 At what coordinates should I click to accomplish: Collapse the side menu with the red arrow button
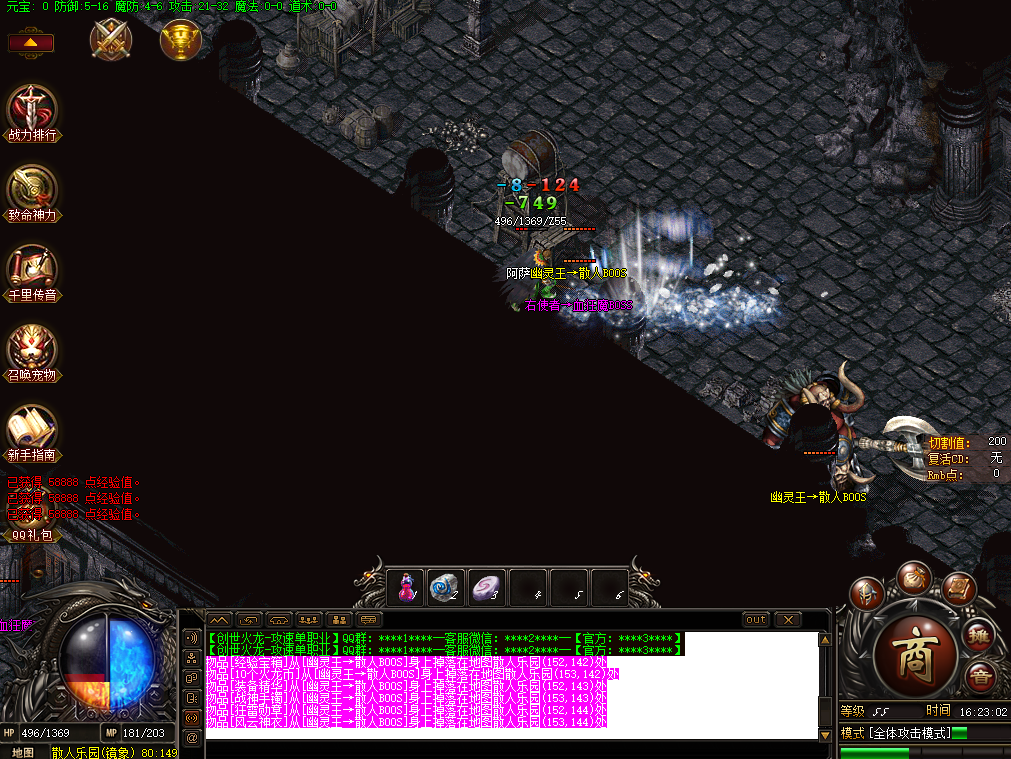(x=30, y=43)
